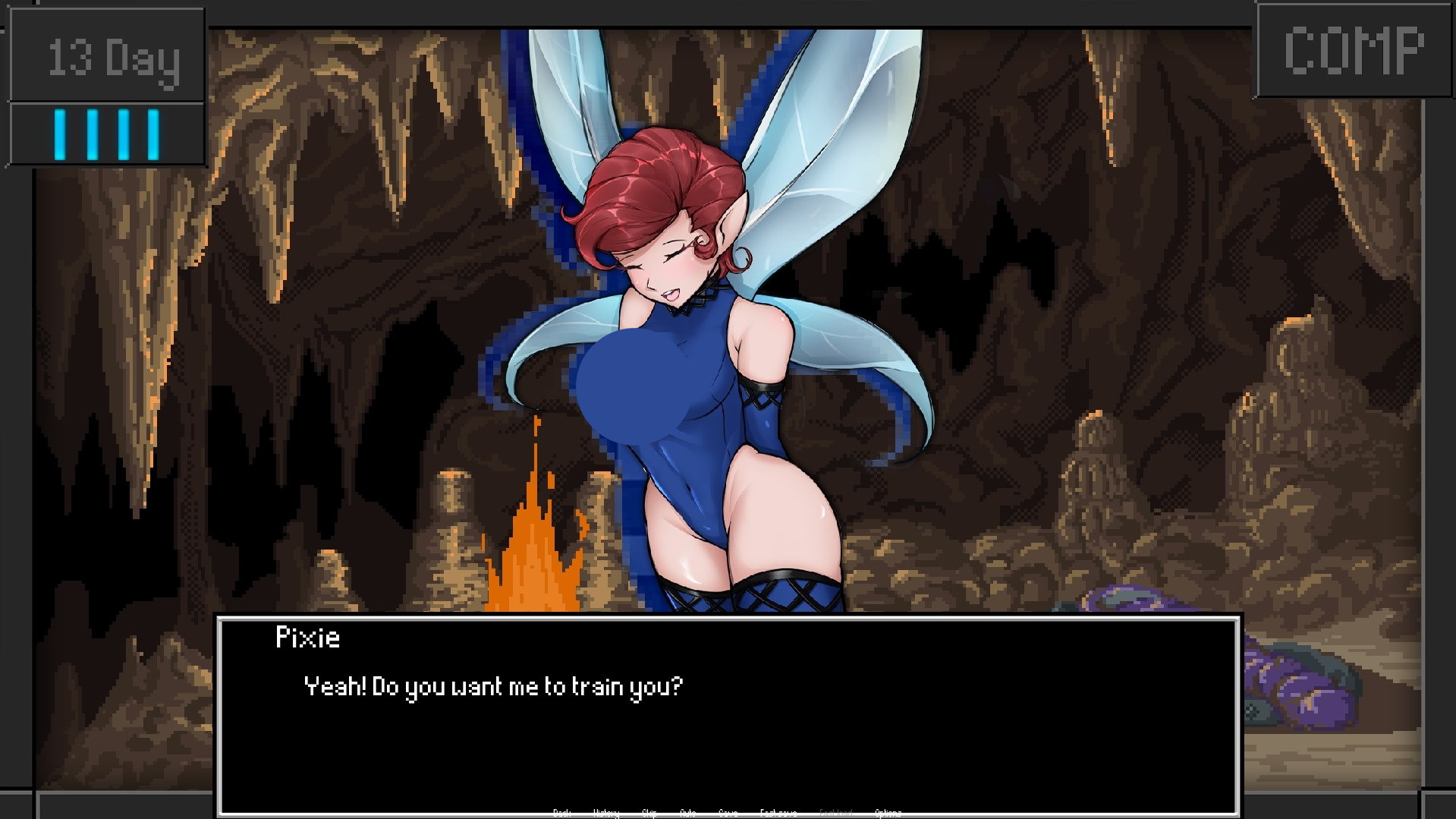This screenshot has width=1456, height=819.
Task: Click "Auto" in the quick menu
Action: click(688, 812)
